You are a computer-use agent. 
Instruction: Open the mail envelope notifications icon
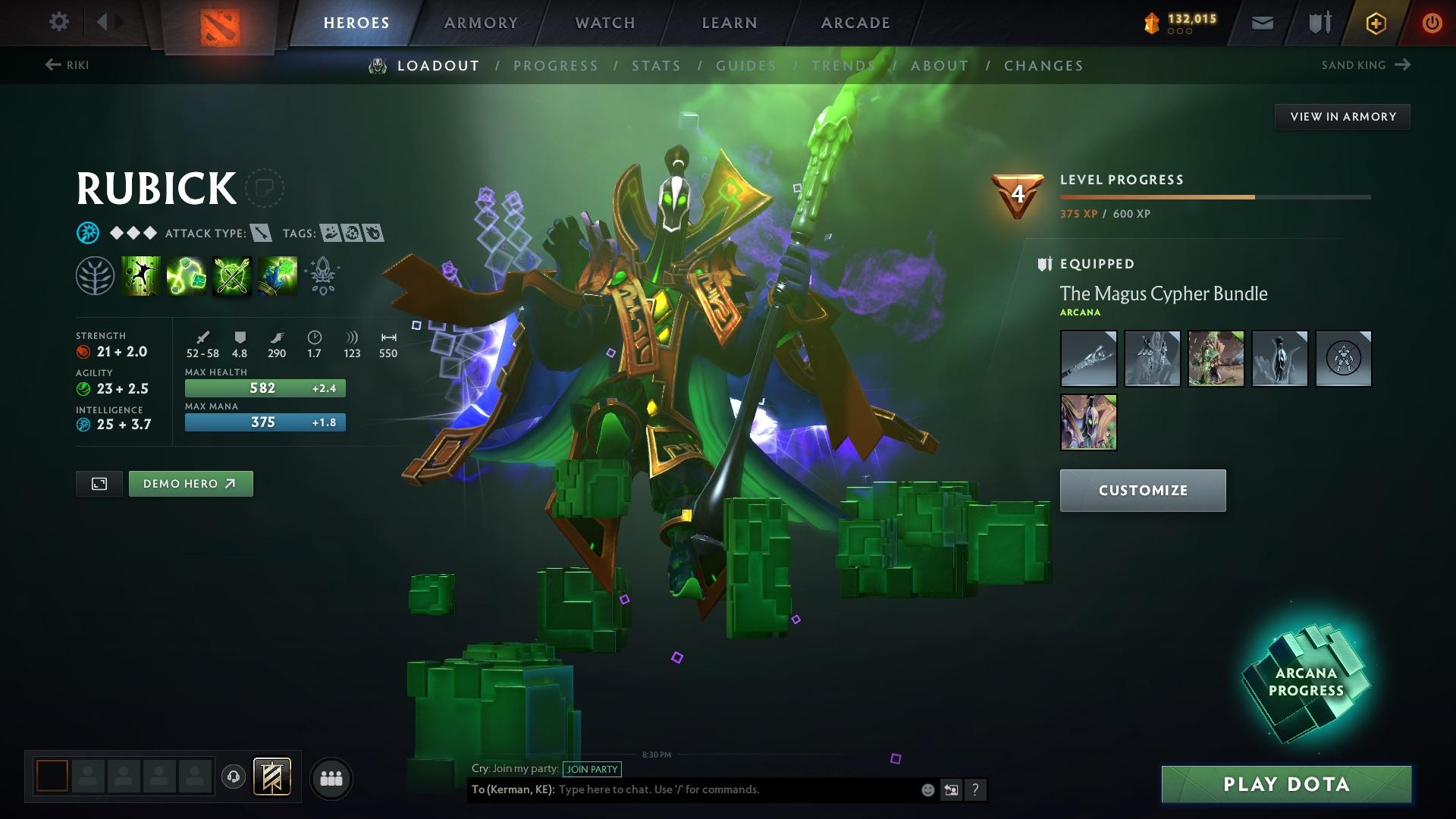[1261, 22]
